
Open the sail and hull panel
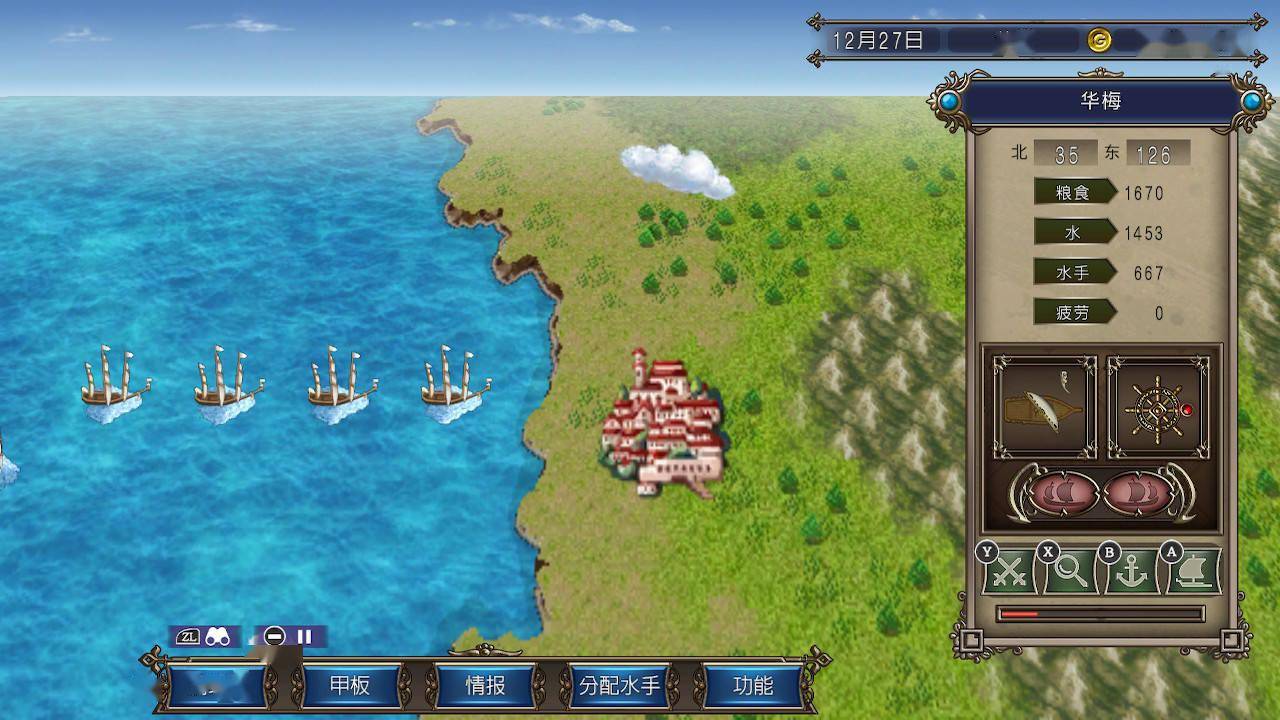tap(1044, 407)
